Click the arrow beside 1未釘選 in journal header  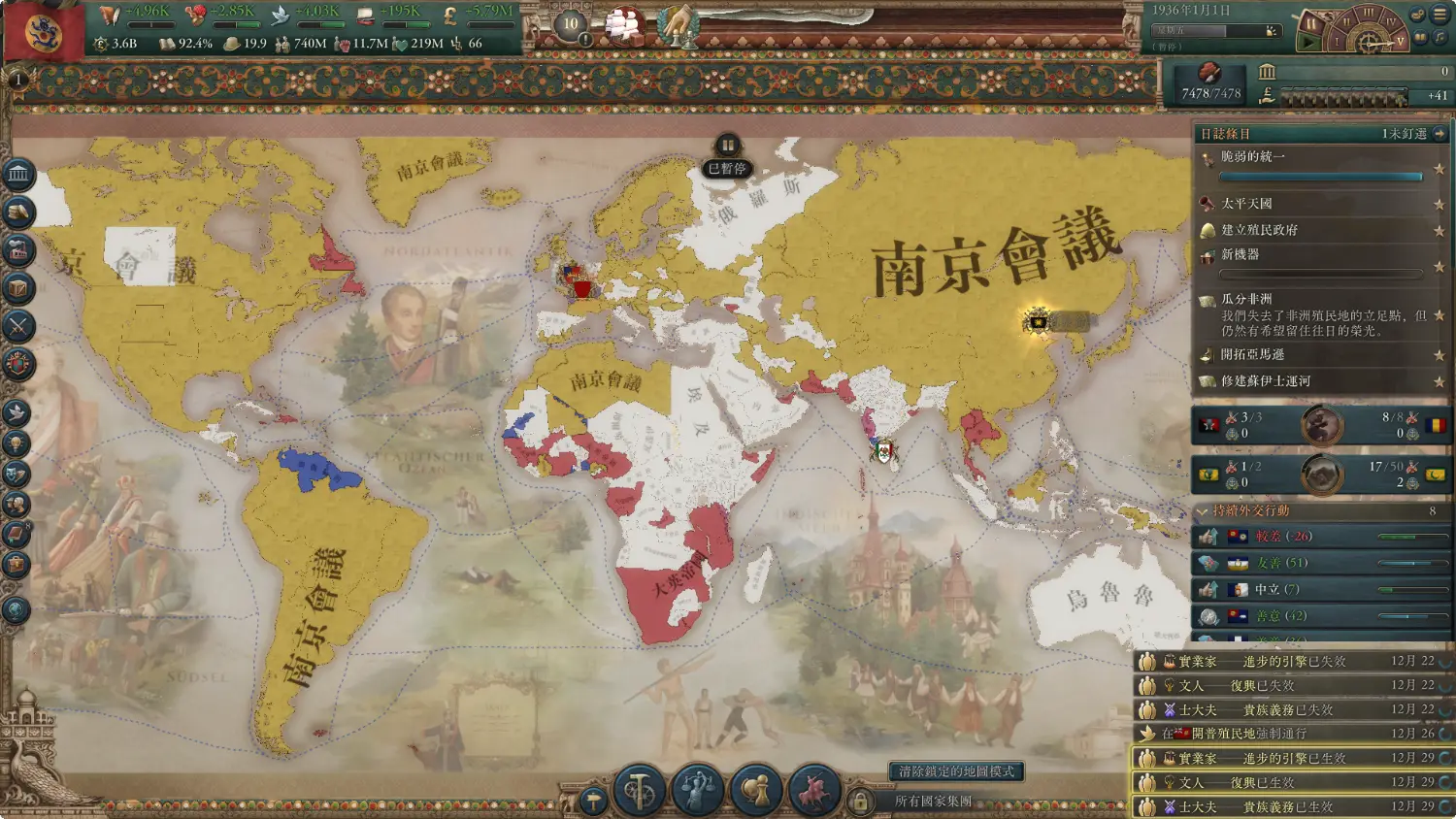[x=1439, y=134]
